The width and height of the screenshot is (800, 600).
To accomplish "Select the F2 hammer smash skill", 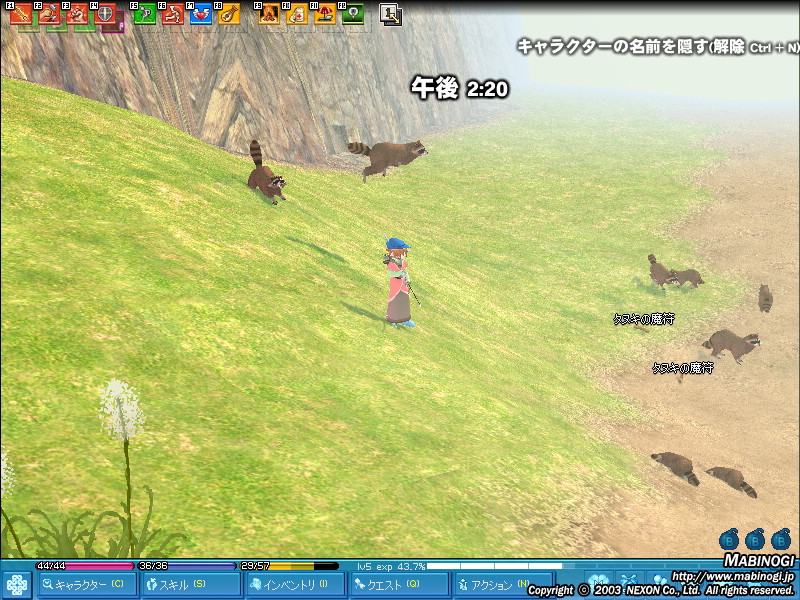I will 49,14.
